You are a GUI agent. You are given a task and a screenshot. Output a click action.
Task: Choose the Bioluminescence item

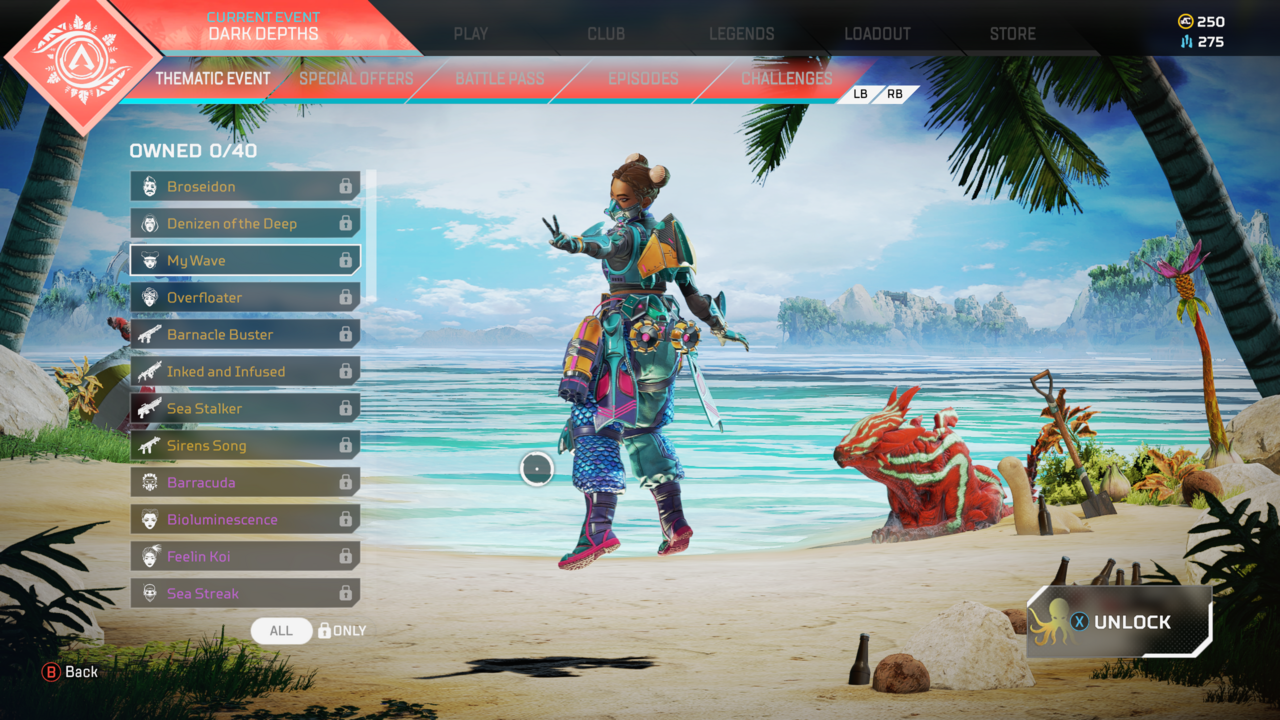245,520
